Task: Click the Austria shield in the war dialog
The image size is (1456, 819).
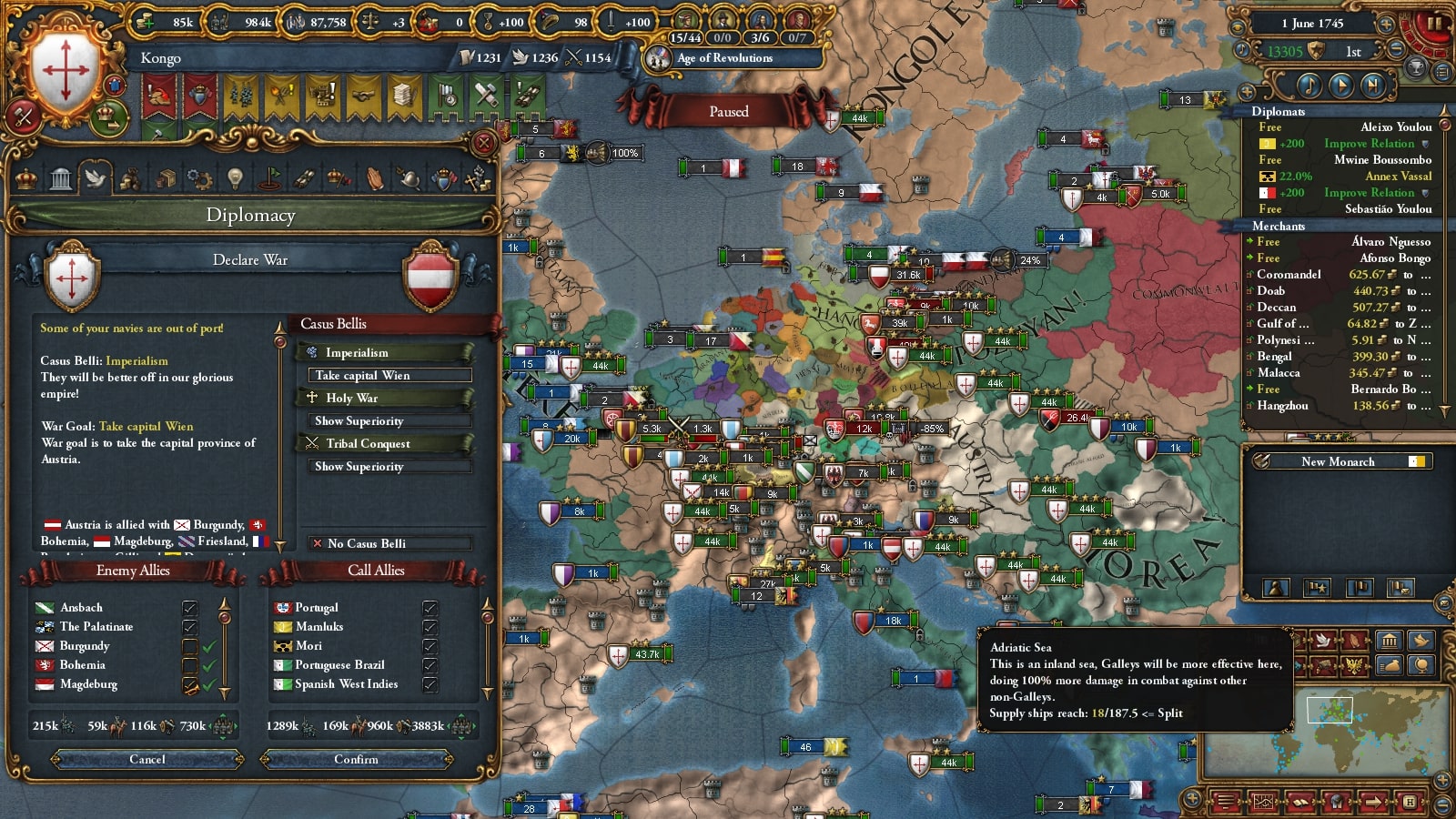Action: (x=430, y=276)
